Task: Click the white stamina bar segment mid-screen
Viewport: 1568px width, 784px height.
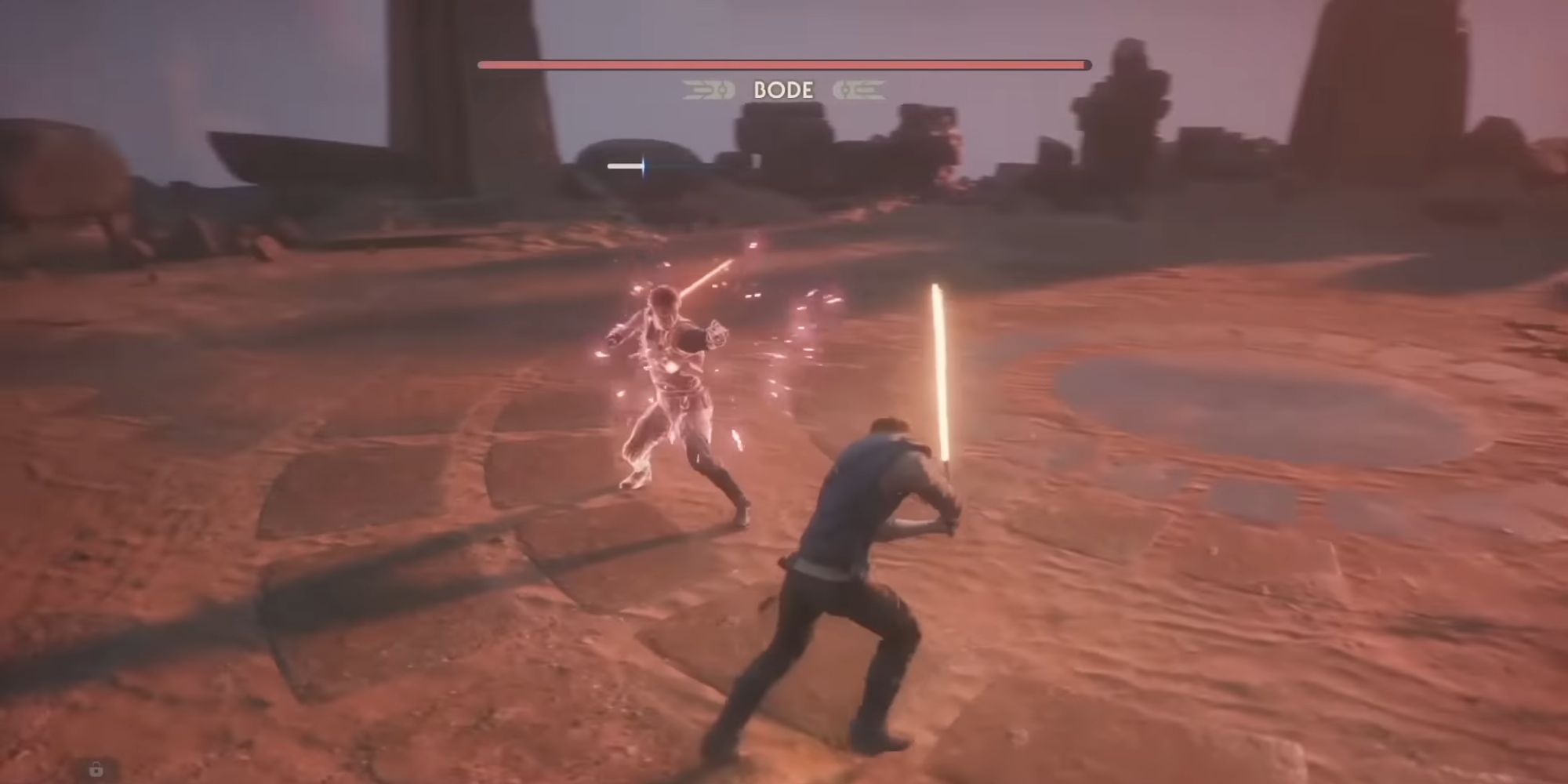Action: 623,165
